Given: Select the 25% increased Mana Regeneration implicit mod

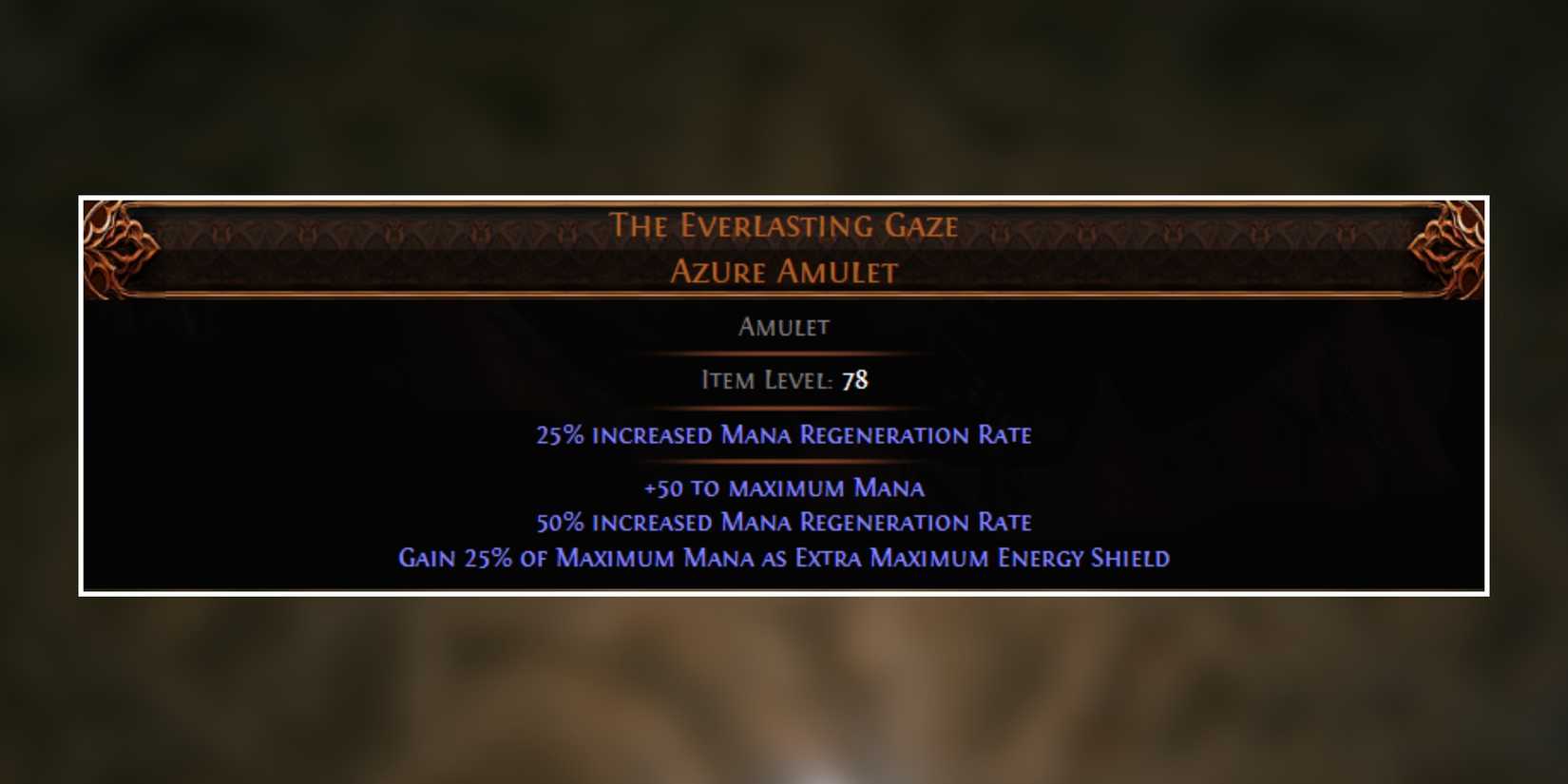Looking at the screenshot, I should click(785, 434).
